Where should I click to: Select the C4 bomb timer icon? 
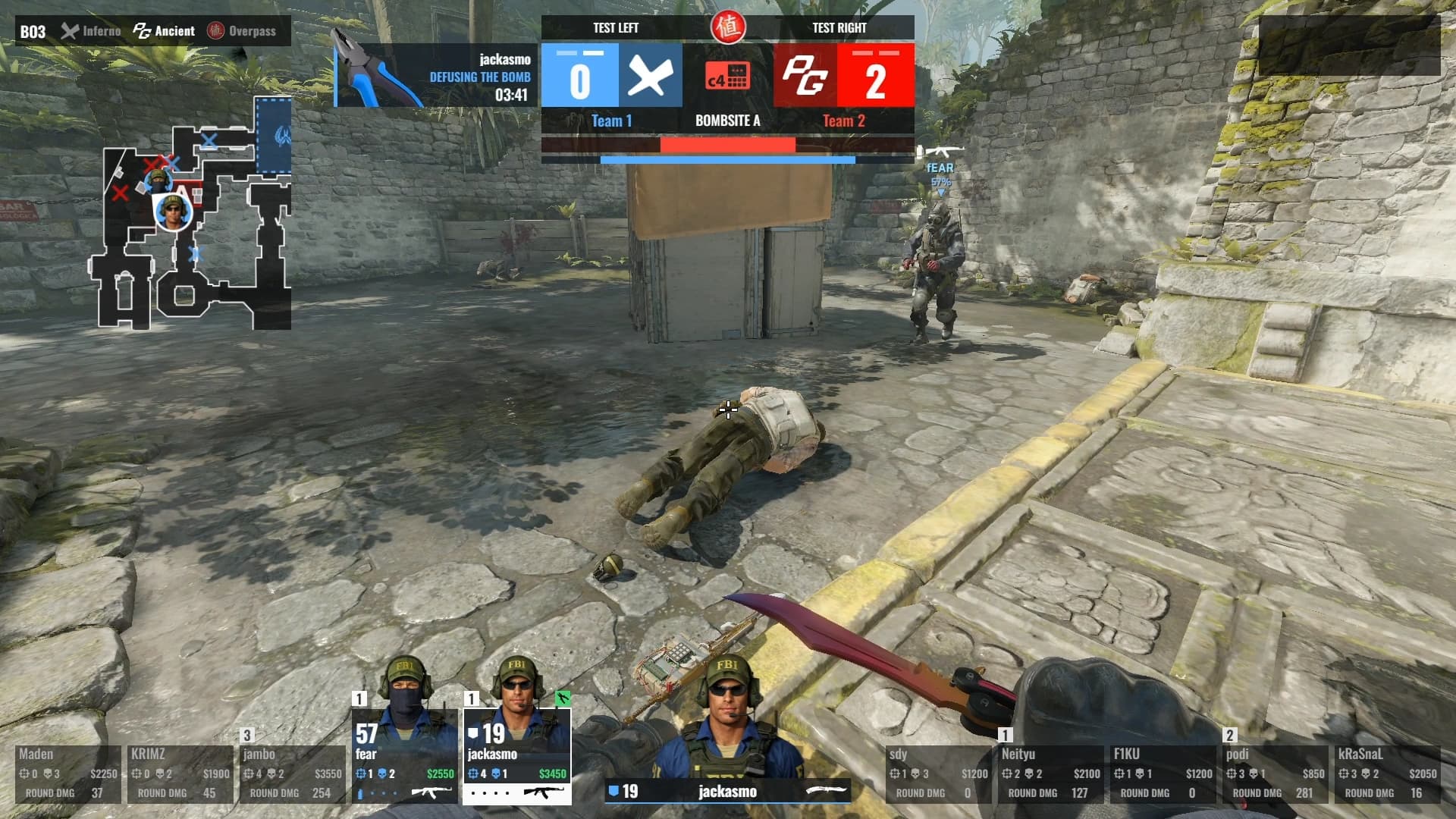click(727, 76)
